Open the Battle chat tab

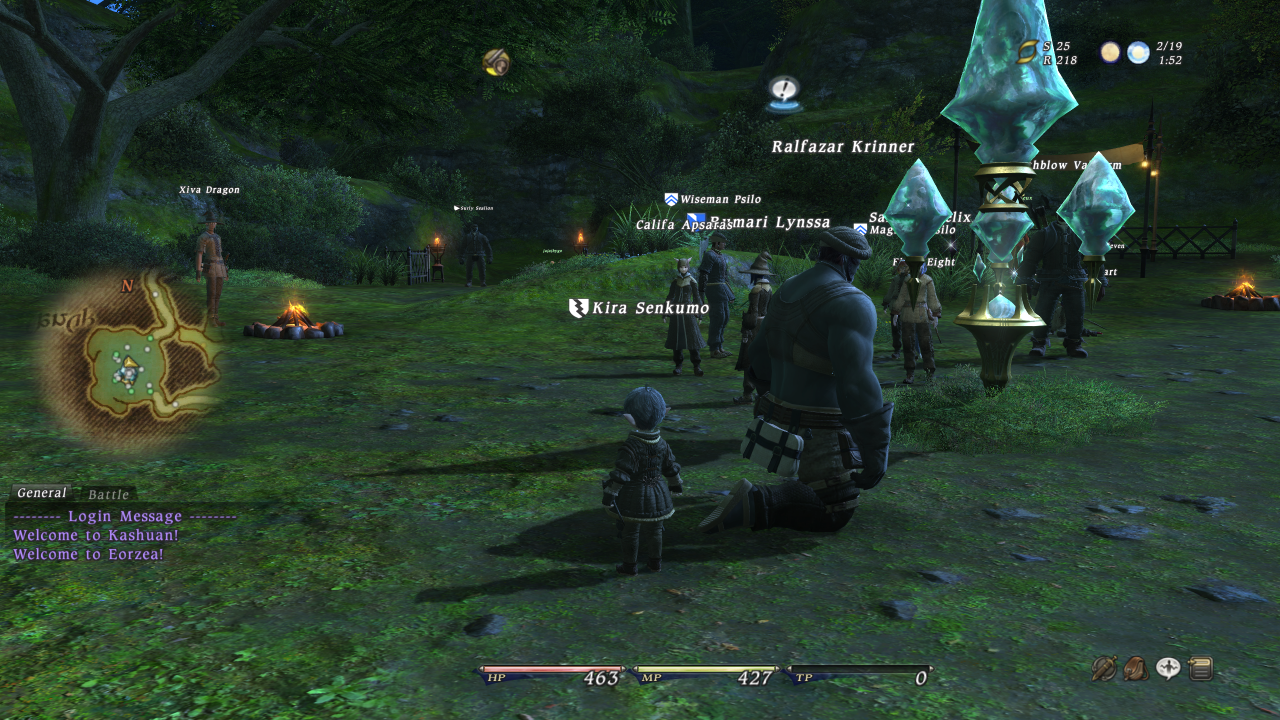[108, 494]
